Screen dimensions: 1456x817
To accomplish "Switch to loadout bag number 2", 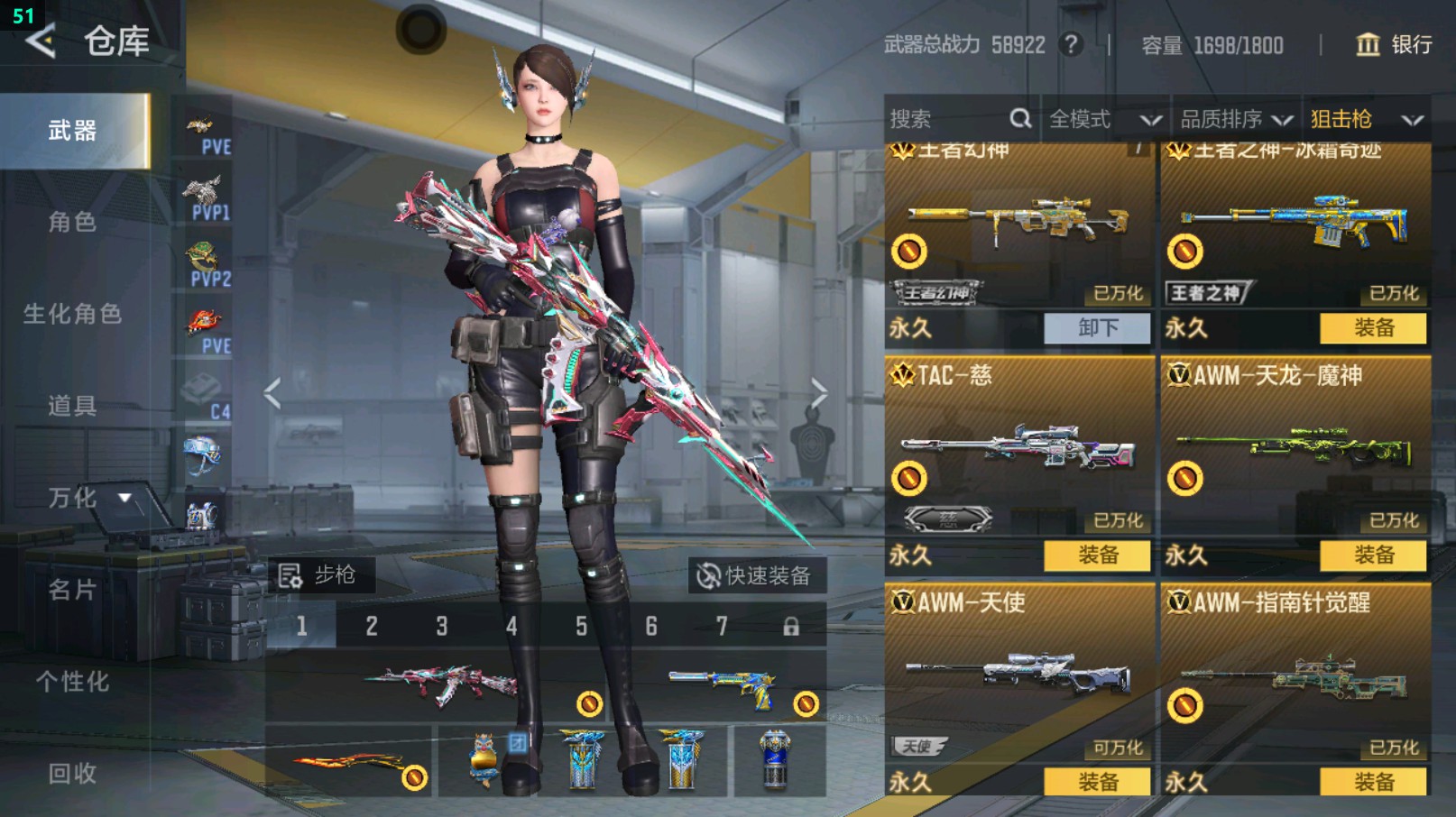I will [372, 626].
